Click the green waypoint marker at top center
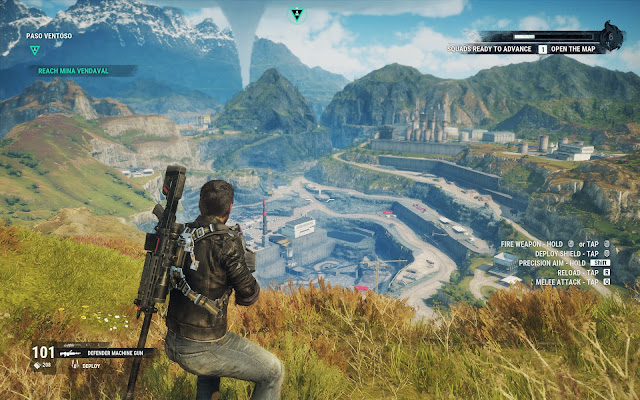640x400 pixels. [296, 15]
